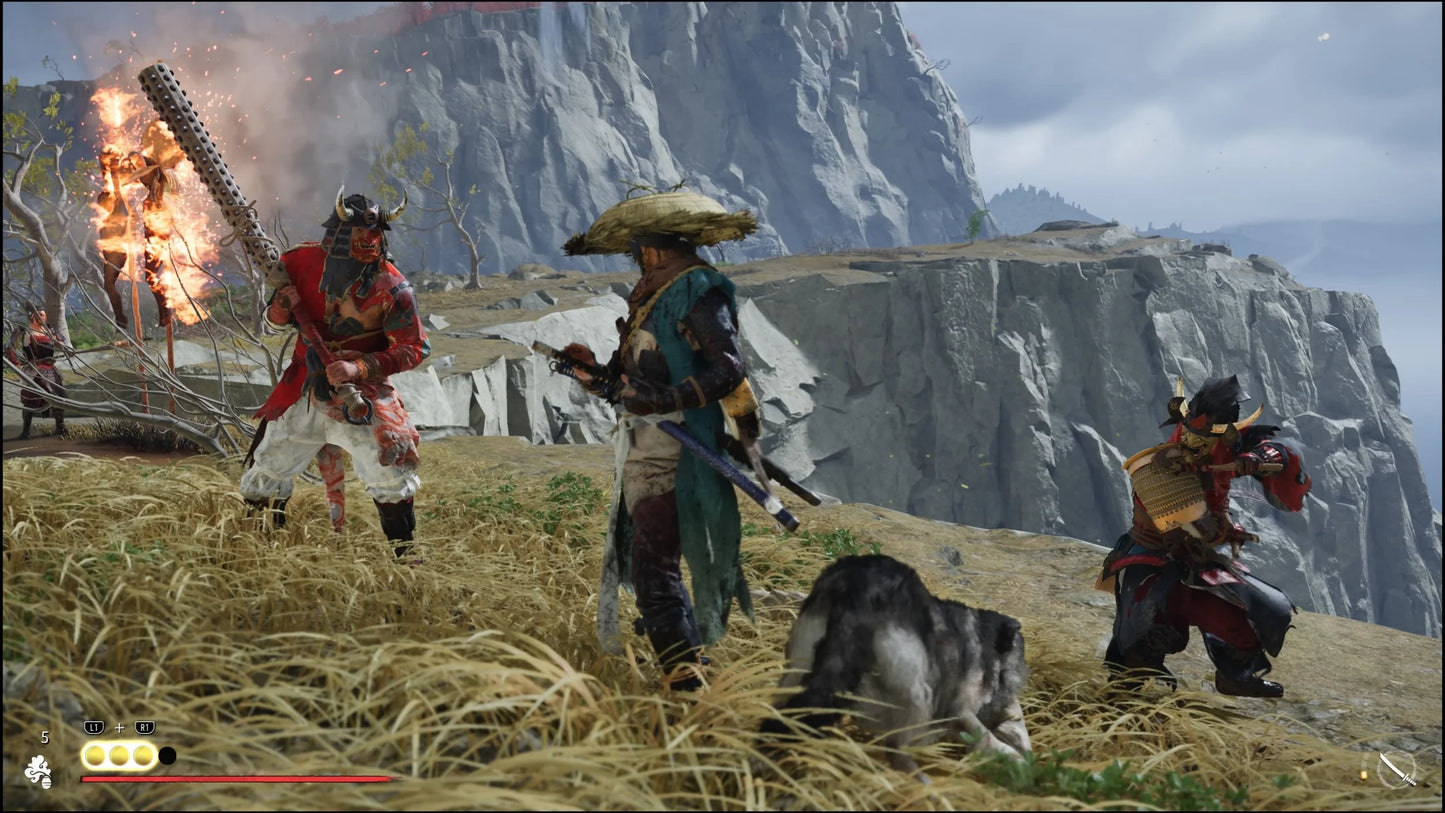Click the empty black resolve slot
Viewport: 1445px width, 813px height.
[167, 755]
